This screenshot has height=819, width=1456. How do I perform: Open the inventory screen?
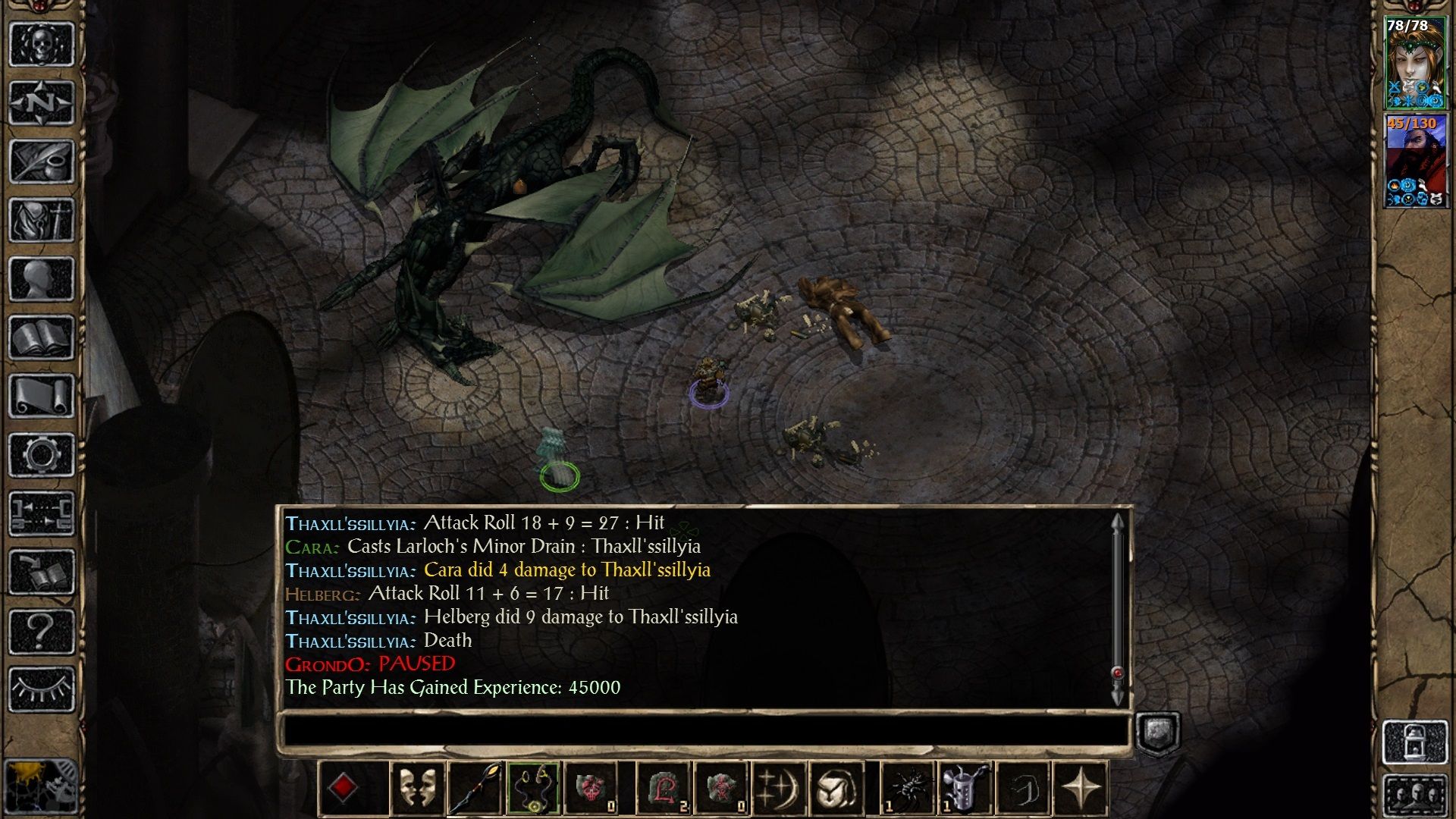click(42, 220)
